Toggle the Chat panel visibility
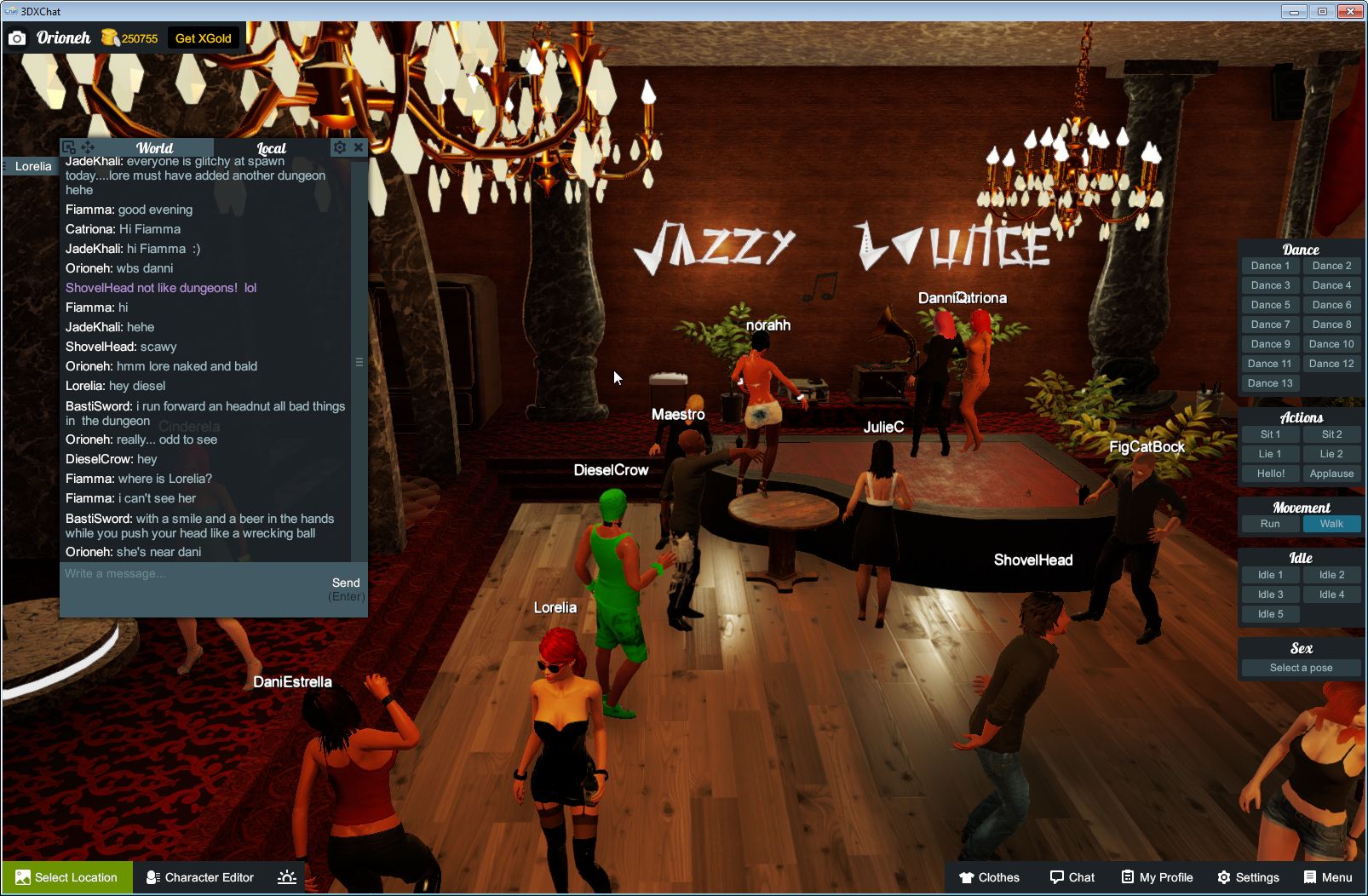This screenshot has width=1368, height=896. tap(1072, 877)
